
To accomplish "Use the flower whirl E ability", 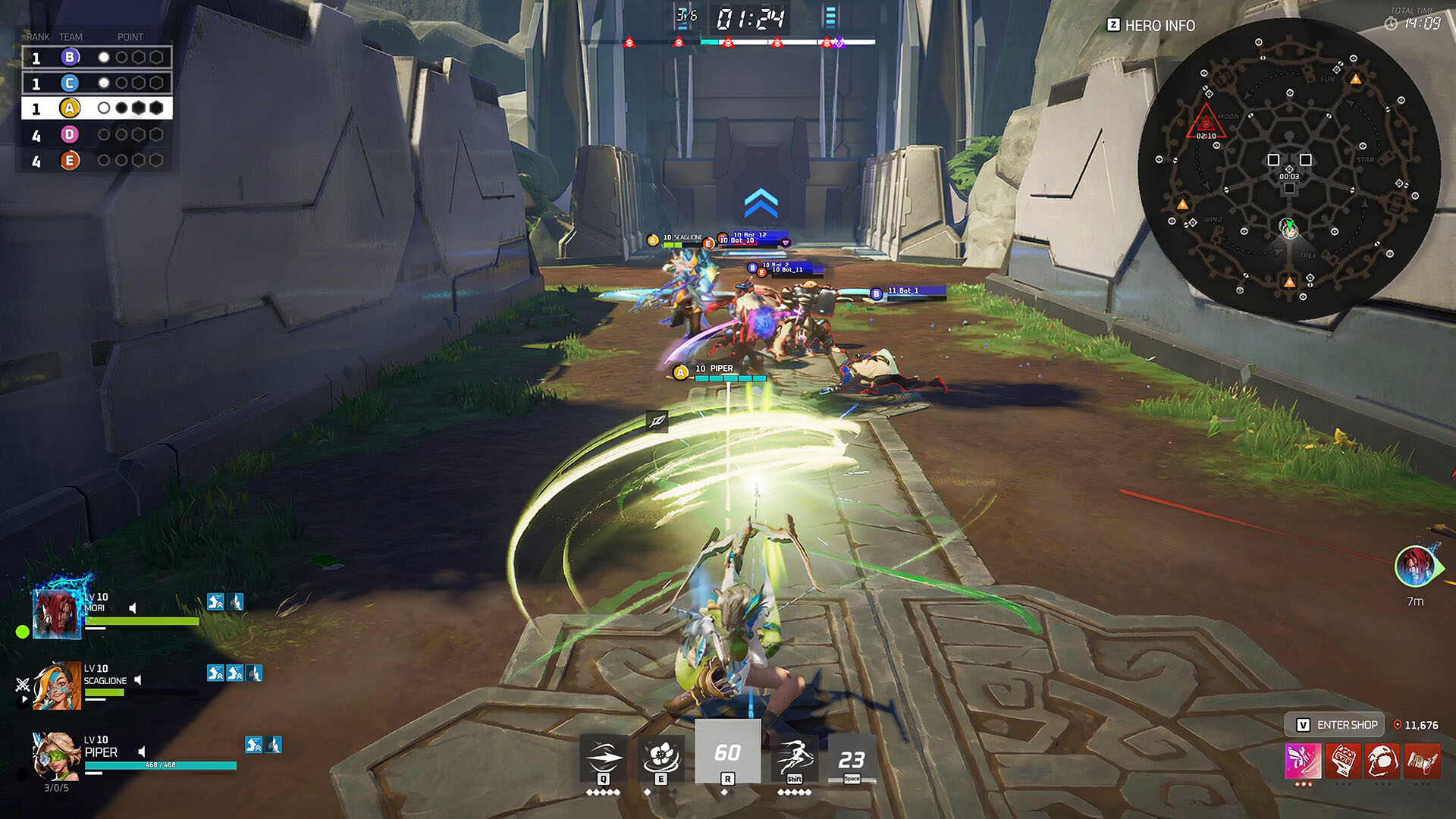I will click(x=661, y=758).
